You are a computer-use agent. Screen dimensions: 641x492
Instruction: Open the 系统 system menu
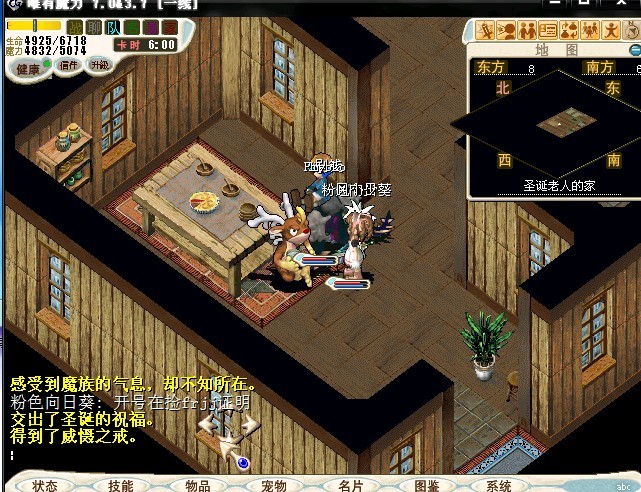click(x=499, y=485)
